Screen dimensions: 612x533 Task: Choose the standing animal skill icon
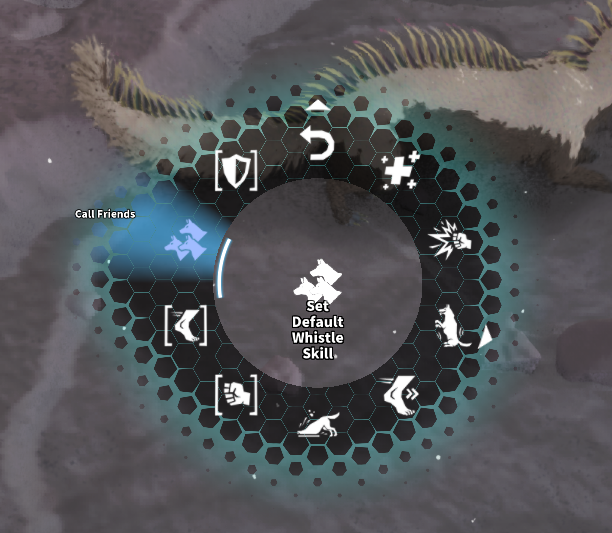(453, 327)
